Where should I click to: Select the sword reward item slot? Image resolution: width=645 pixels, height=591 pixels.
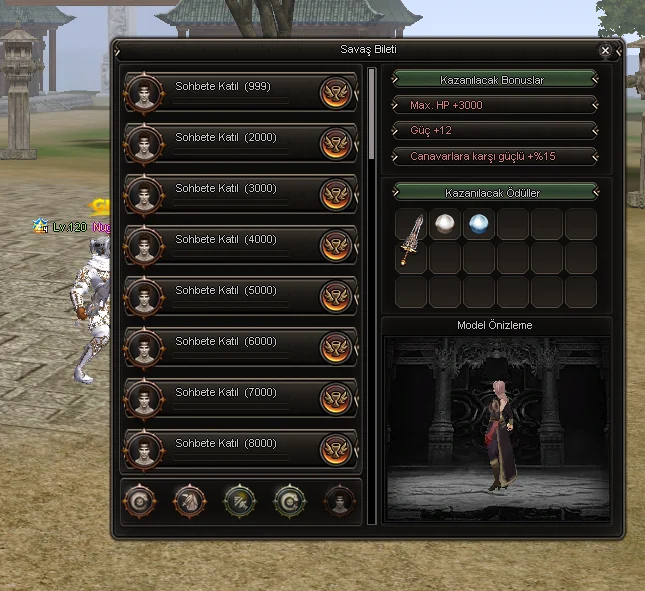click(412, 240)
